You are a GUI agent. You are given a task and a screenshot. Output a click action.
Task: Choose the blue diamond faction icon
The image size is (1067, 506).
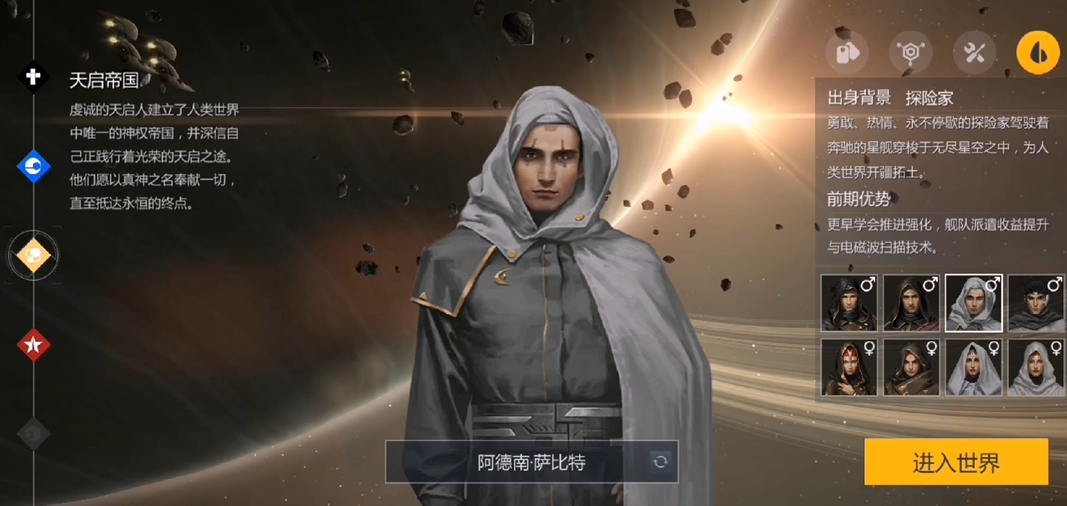point(34,166)
